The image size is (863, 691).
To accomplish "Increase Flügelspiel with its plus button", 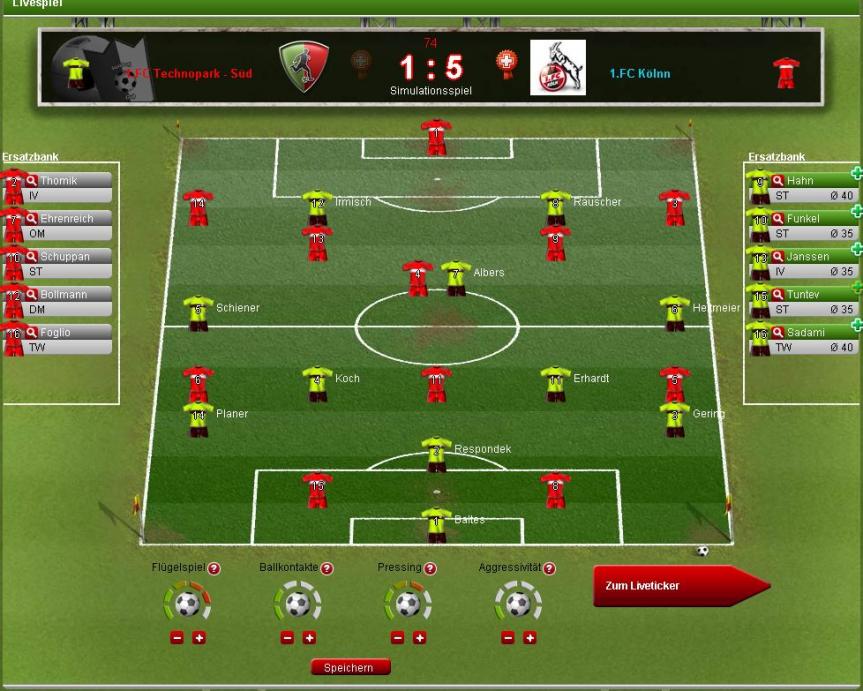I will (x=199, y=638).
